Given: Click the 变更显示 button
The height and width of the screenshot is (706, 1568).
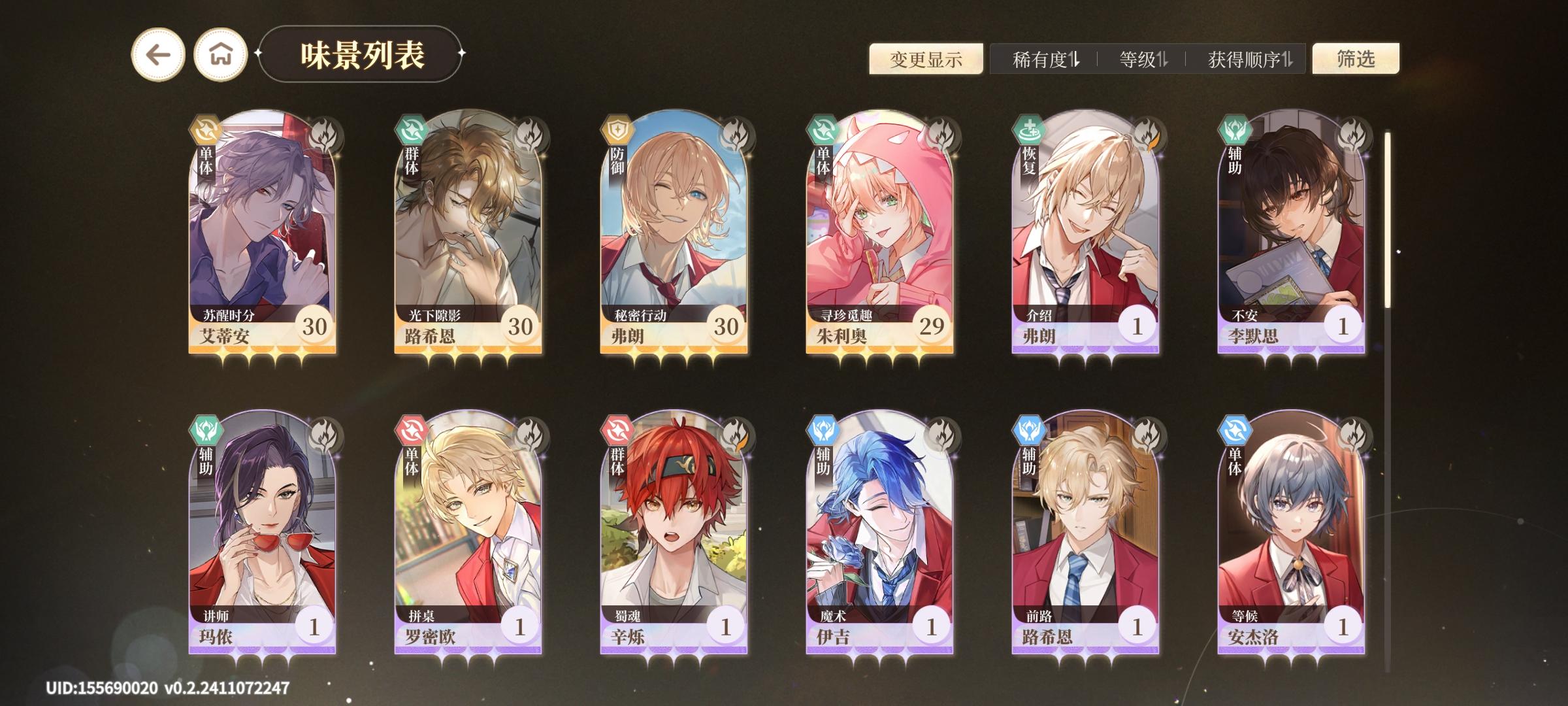Looking at the screenshot, I should click(x=926, y=59).
